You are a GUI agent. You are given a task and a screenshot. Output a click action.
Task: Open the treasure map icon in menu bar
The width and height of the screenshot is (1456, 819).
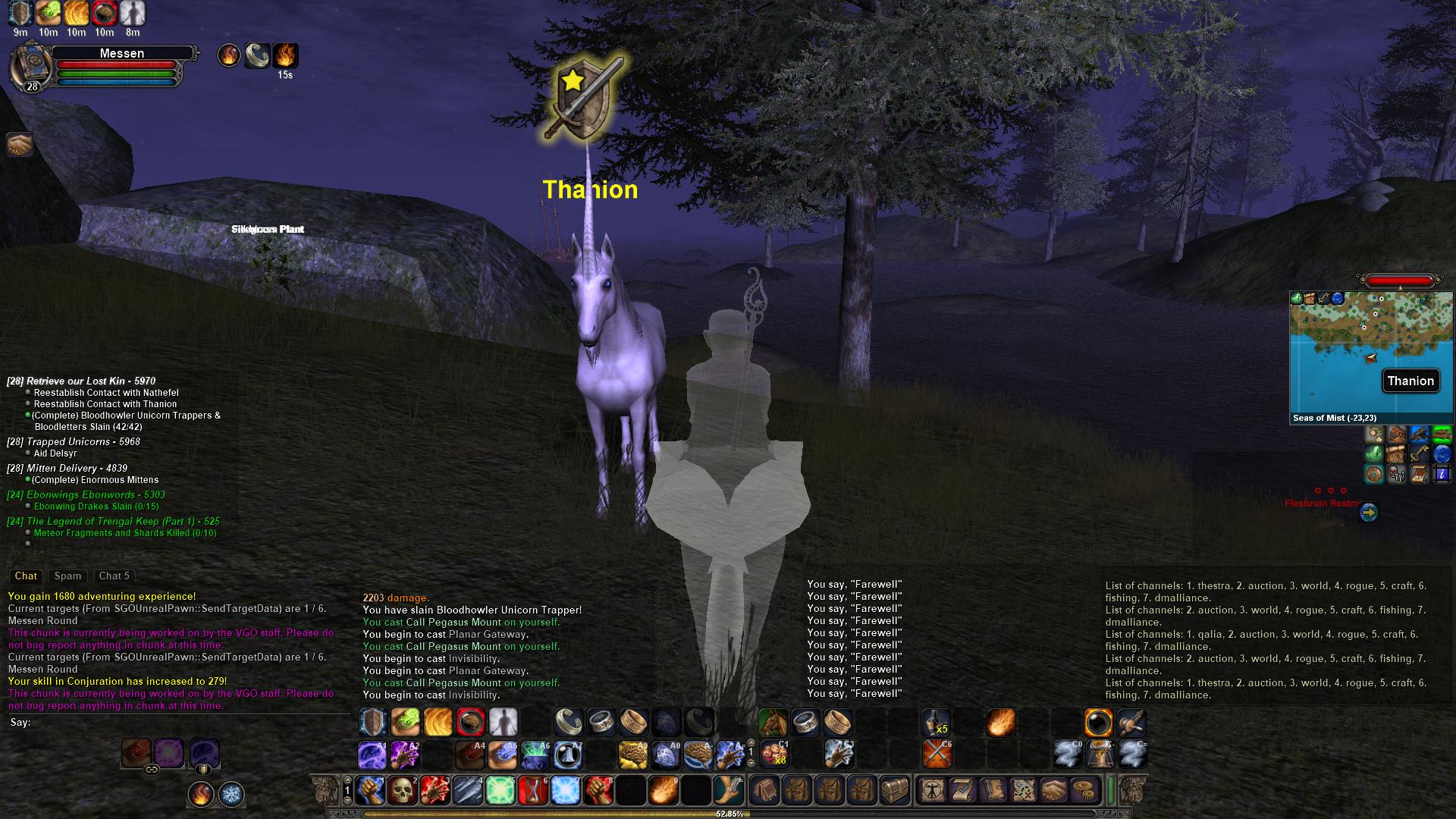click(x=1024, y=790)
